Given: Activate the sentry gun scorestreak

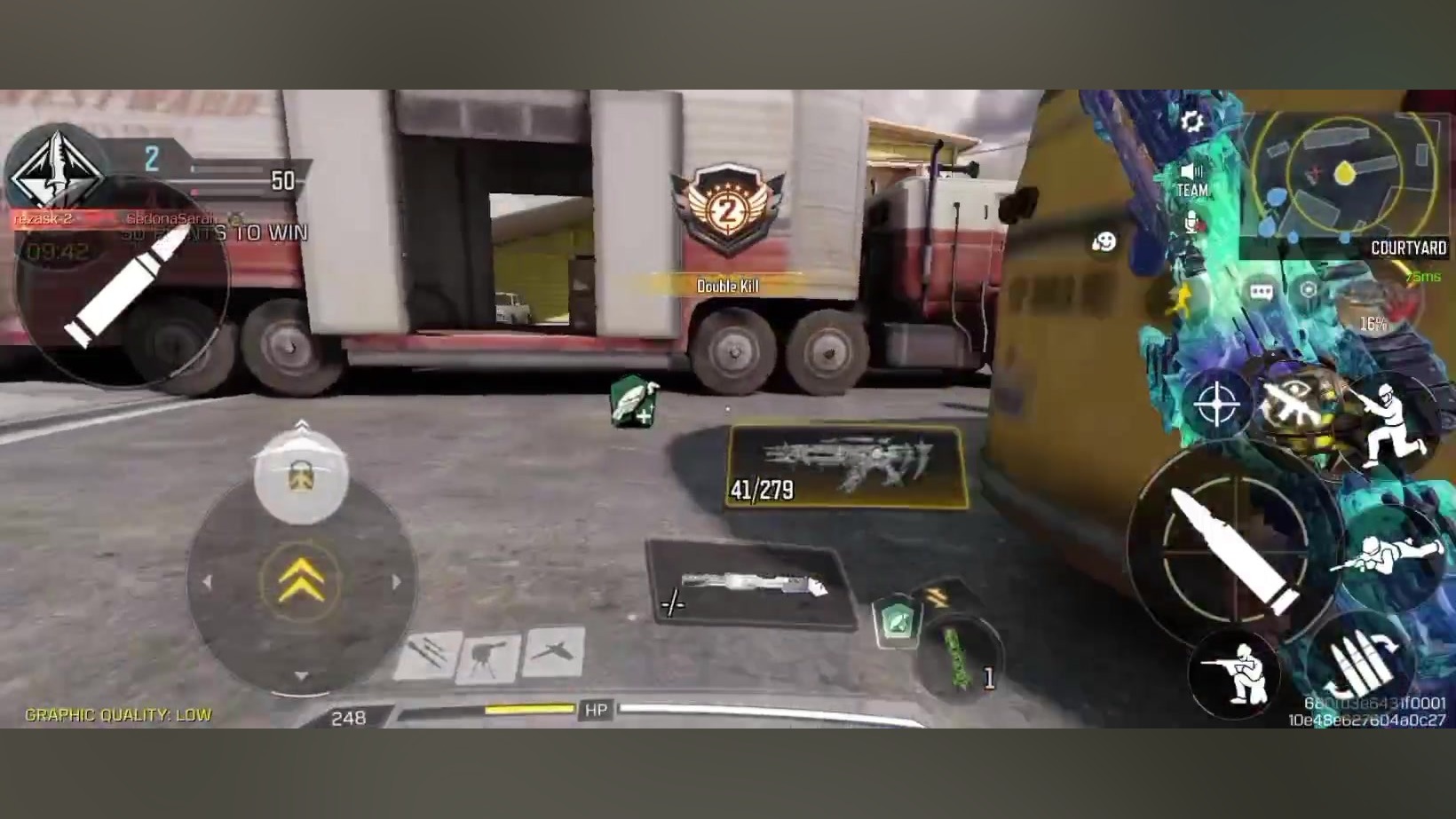Looking at the screenshot, I should tap(487, 658).
